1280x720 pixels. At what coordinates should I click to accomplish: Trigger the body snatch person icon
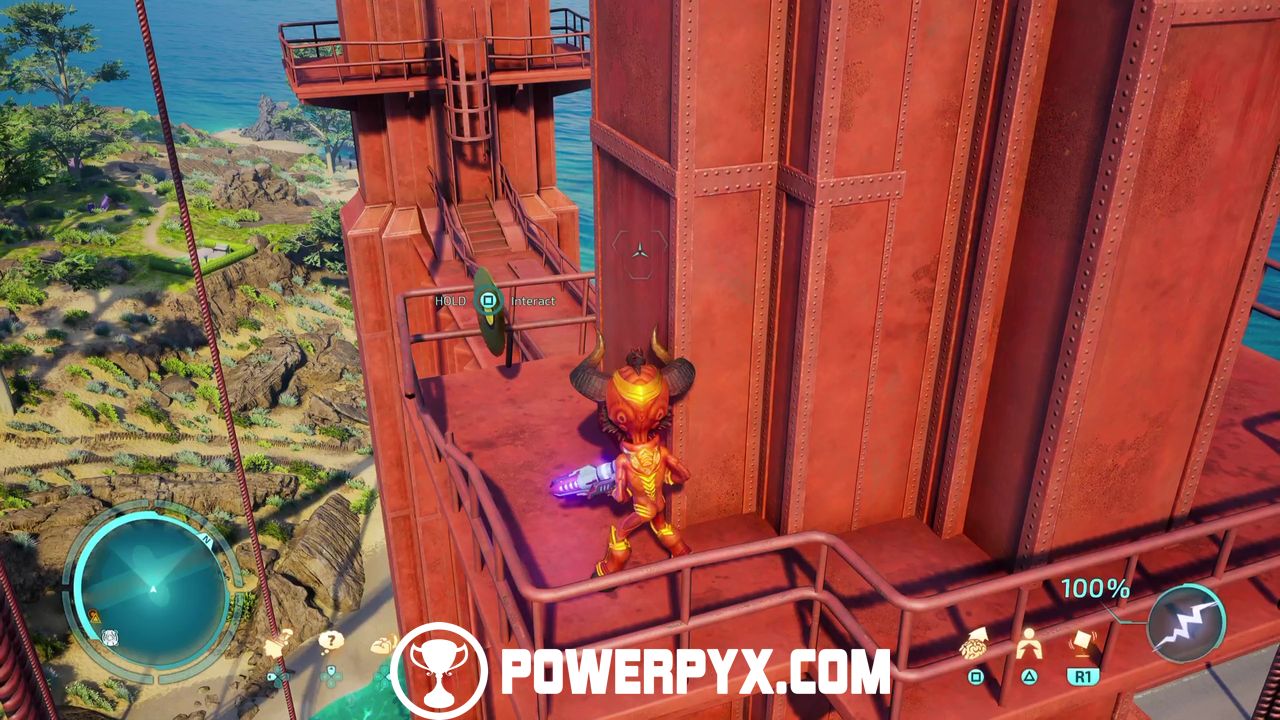click(1029, 645)
